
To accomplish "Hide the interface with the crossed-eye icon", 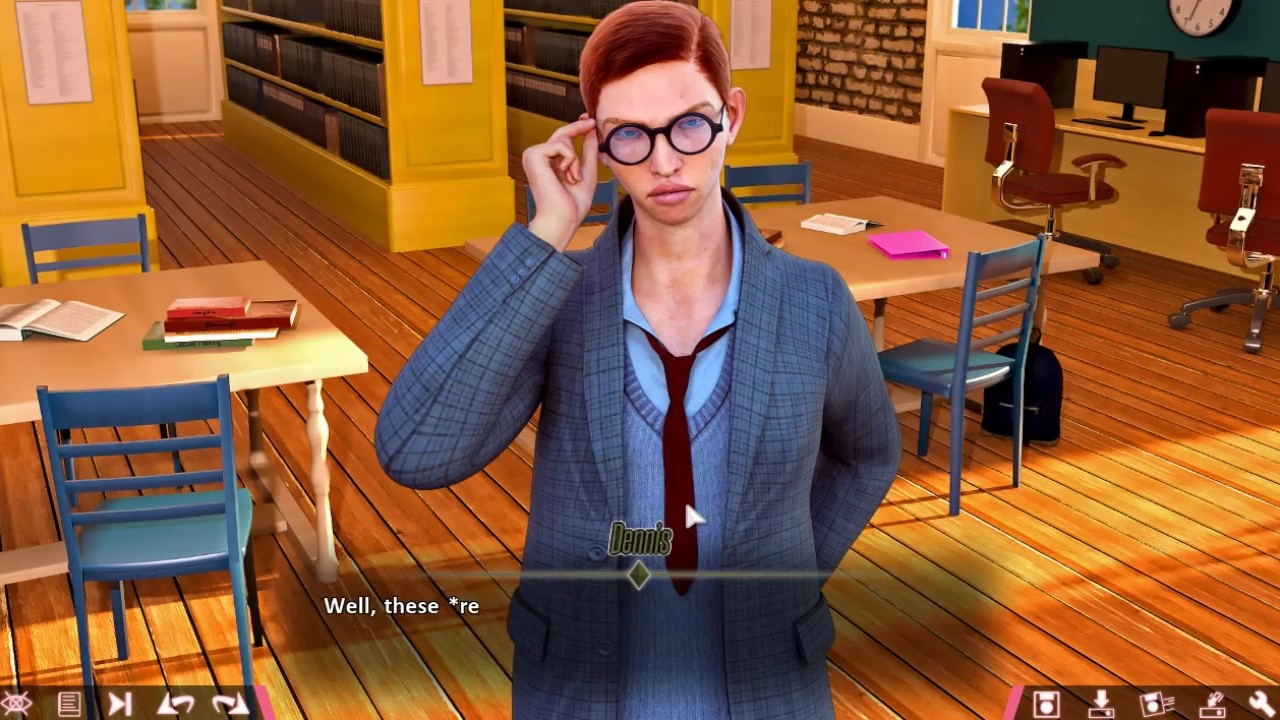I will click(17, 704).
